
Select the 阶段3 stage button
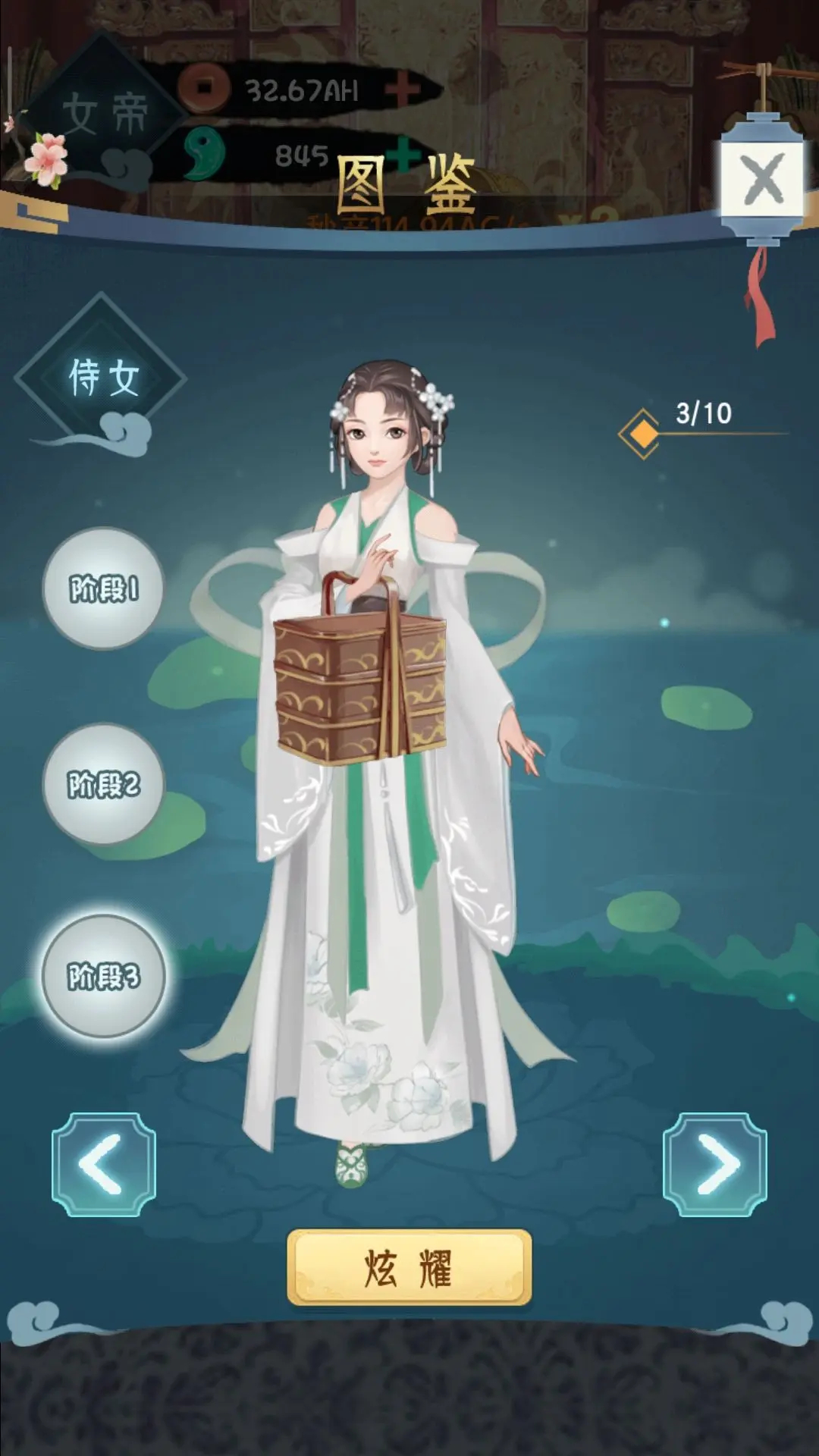click(x=103, y=976)
